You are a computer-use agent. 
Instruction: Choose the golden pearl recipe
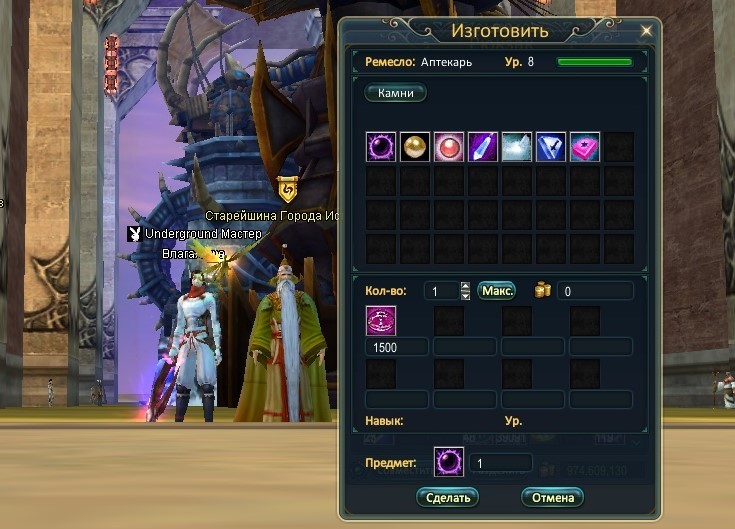(x=416, y=147)
